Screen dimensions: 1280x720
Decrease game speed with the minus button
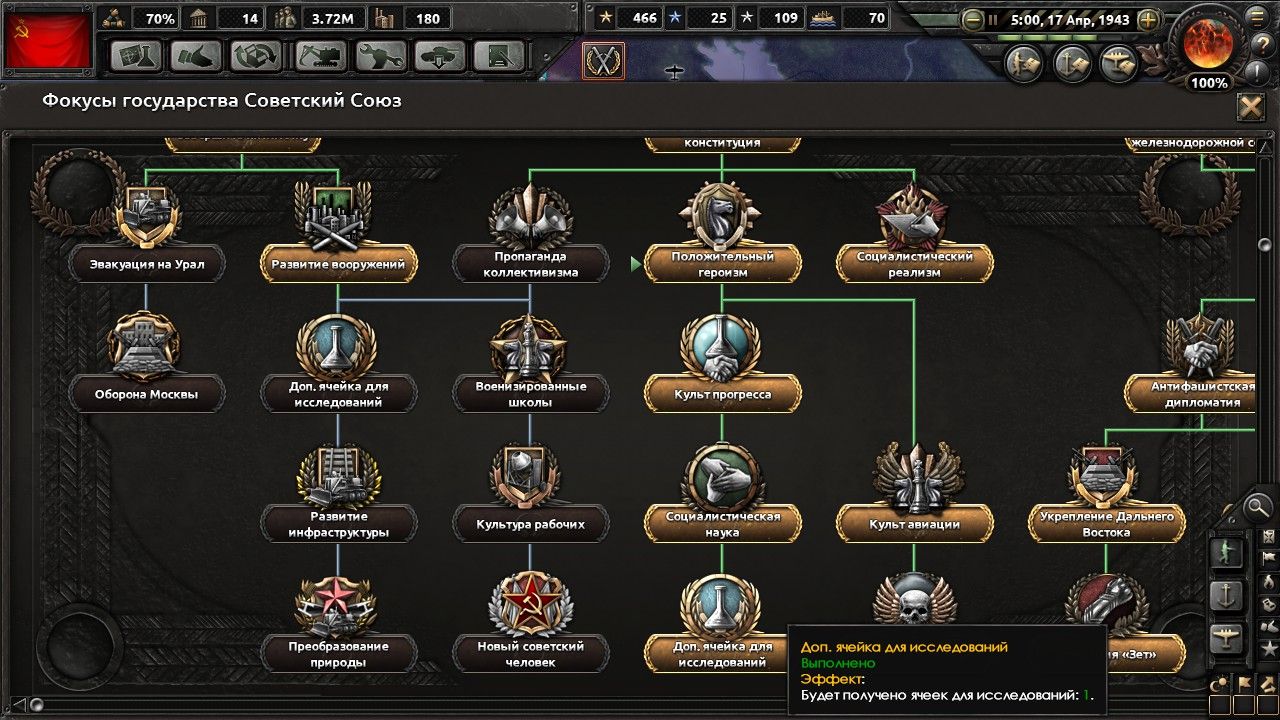coord(971,18)
